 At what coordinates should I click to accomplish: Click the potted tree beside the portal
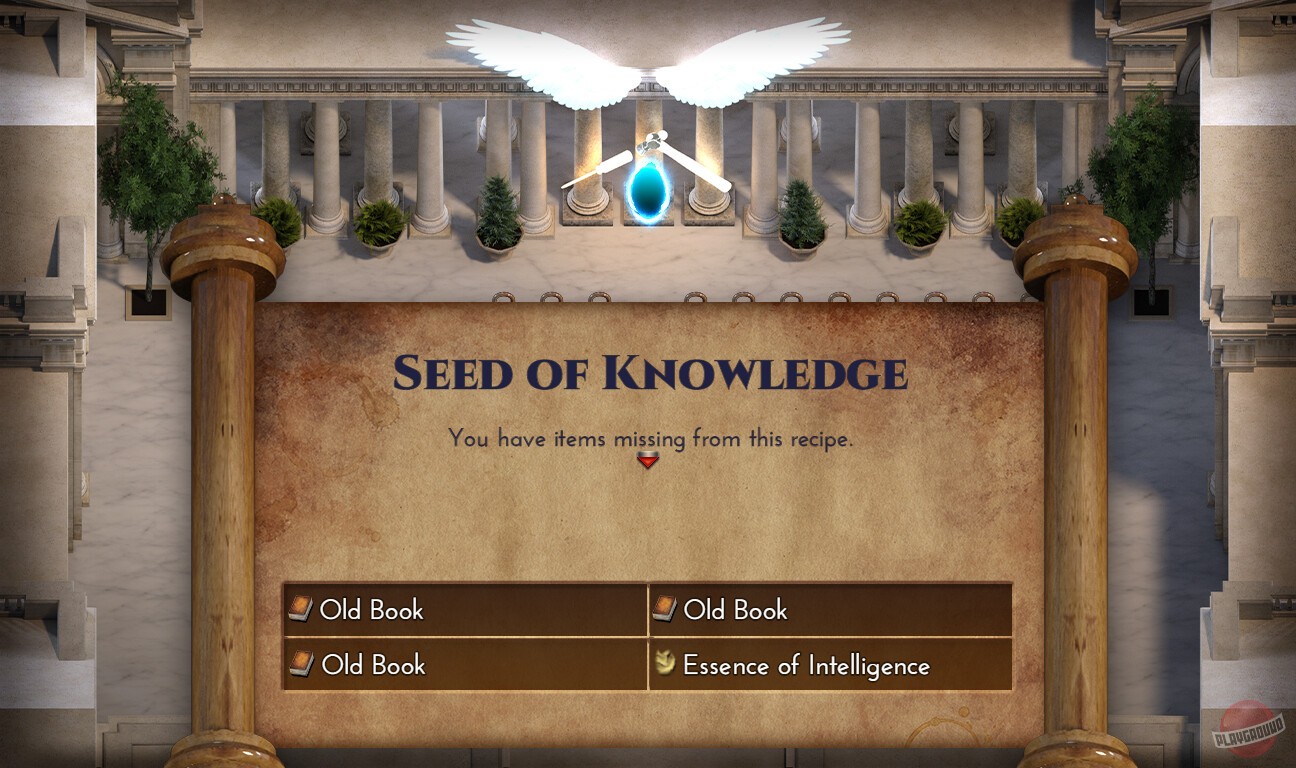coord(497,210)
